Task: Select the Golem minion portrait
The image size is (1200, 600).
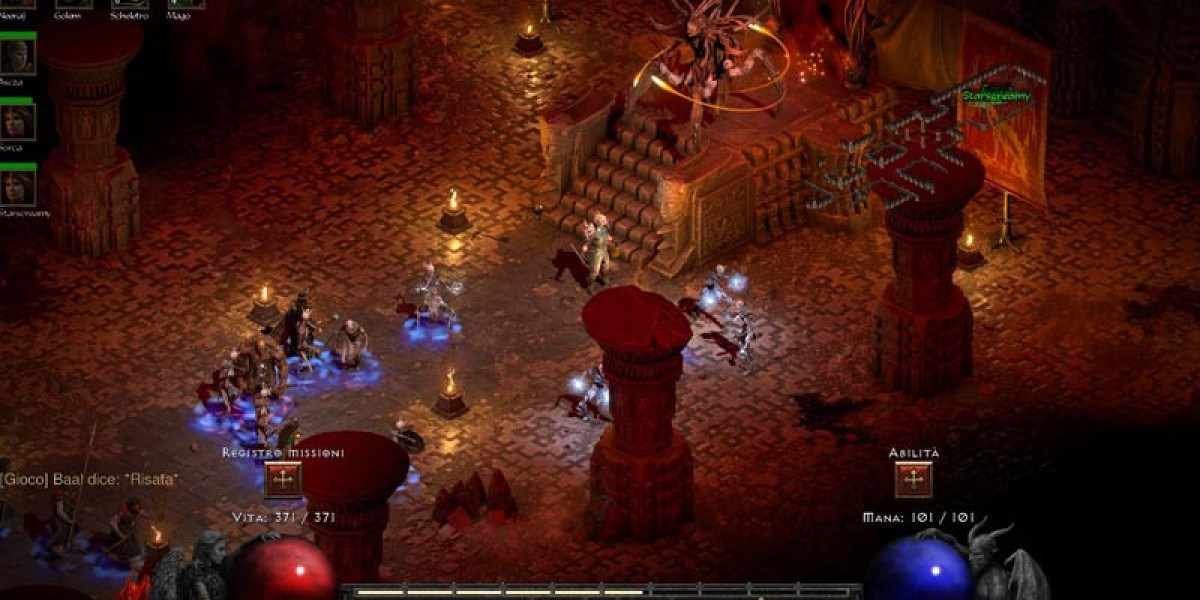Action: 73,4
